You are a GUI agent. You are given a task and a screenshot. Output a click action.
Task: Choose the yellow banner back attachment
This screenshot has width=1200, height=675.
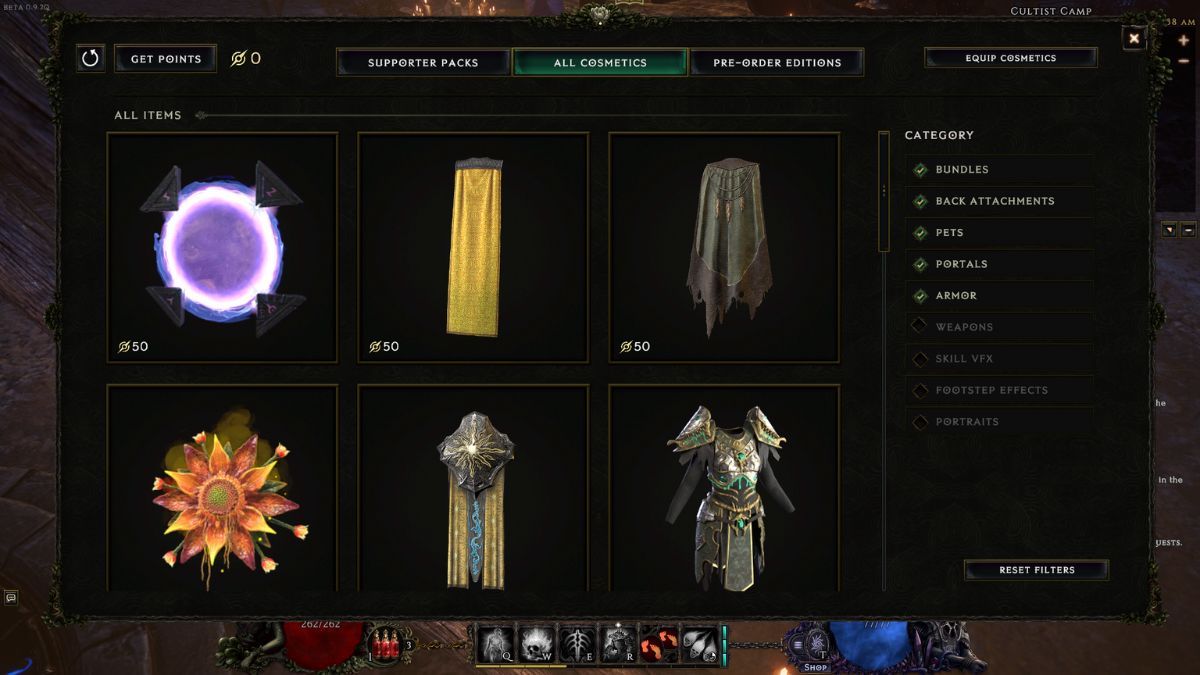click(x=473, y=247)
